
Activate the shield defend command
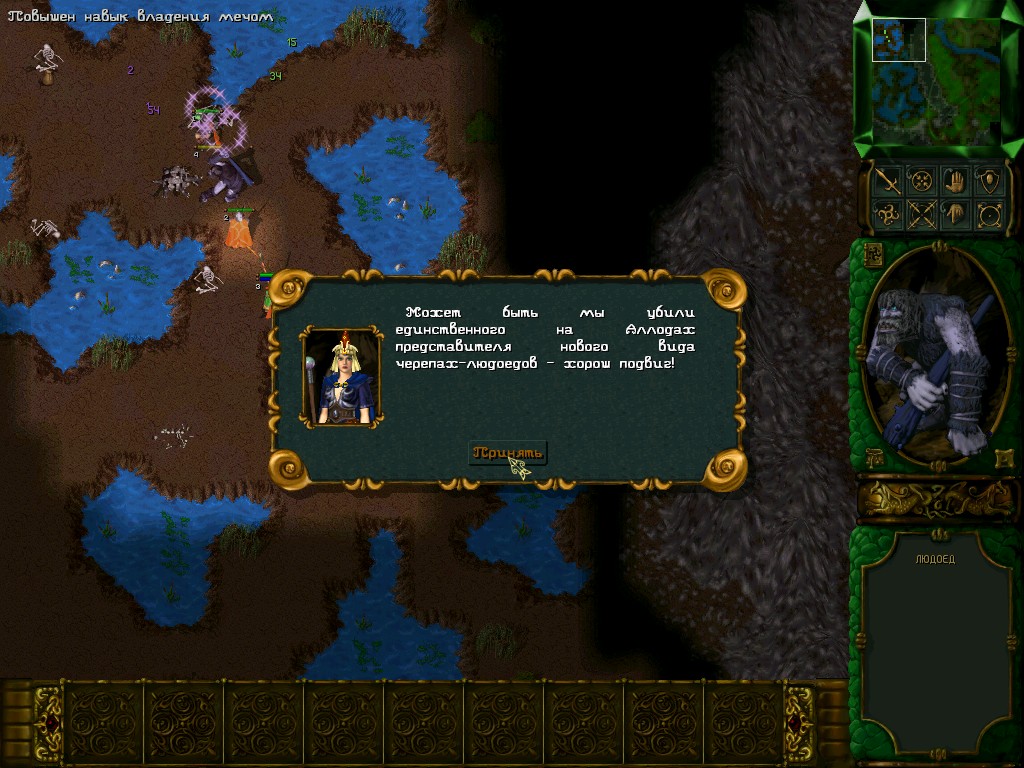(988, 180)
